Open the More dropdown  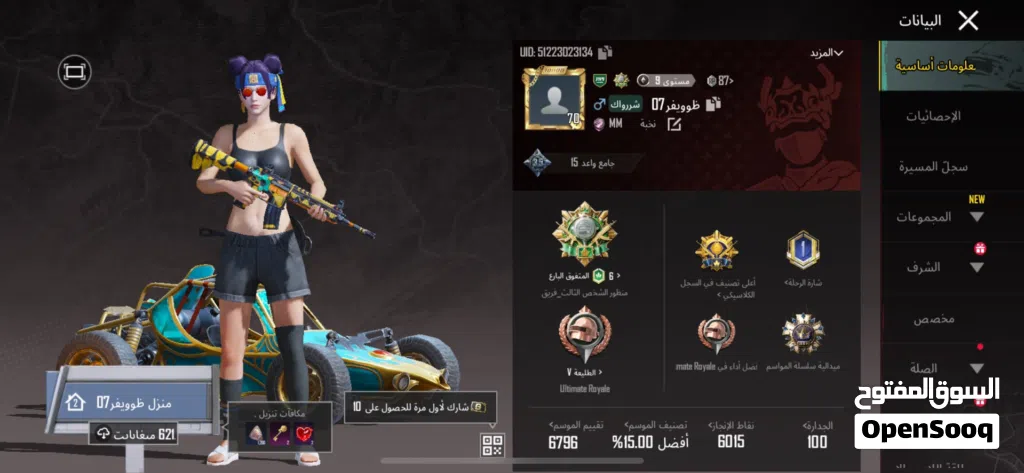[826, 52]
